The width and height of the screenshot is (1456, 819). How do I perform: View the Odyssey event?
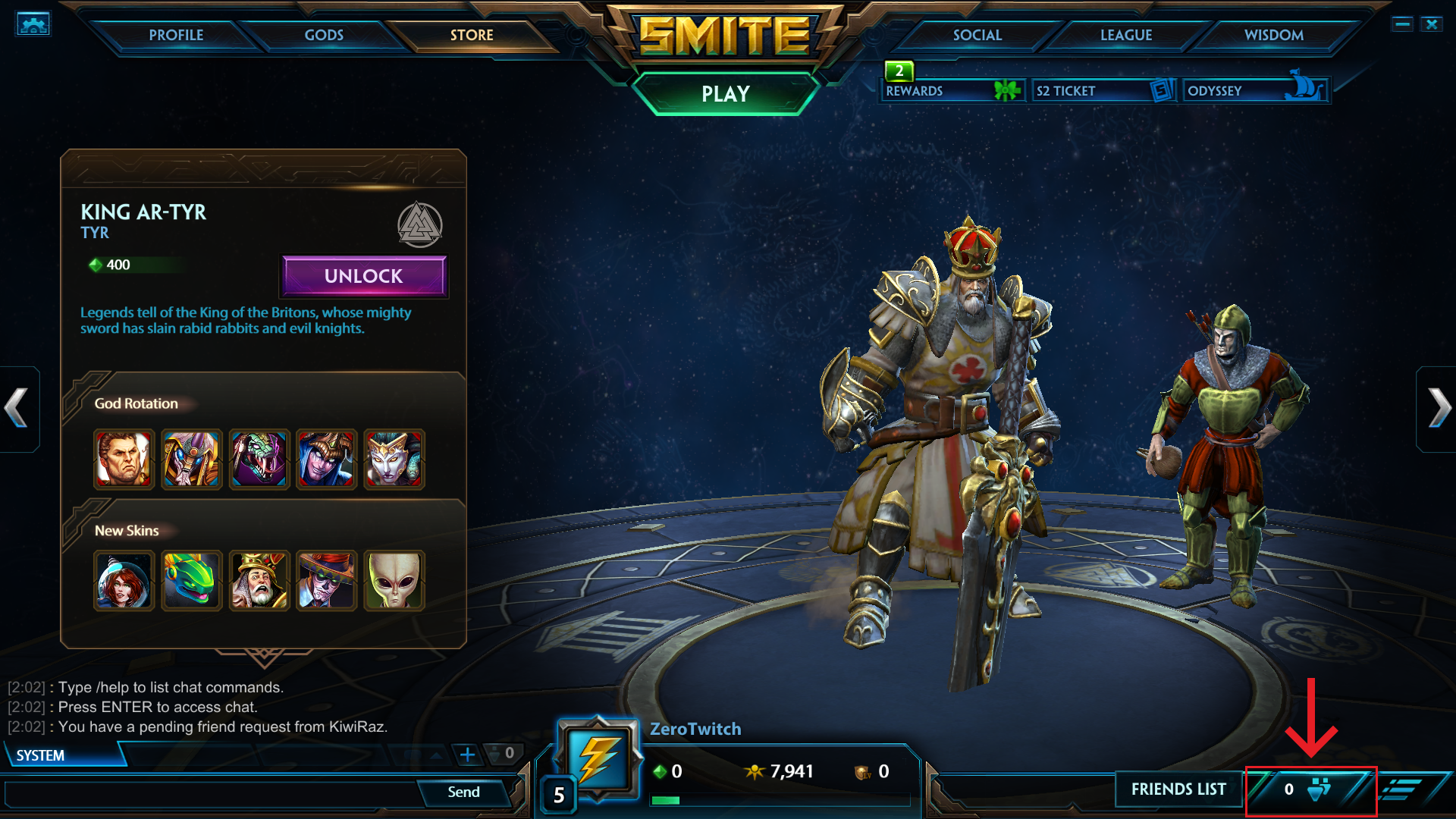tap(1255, 91)
